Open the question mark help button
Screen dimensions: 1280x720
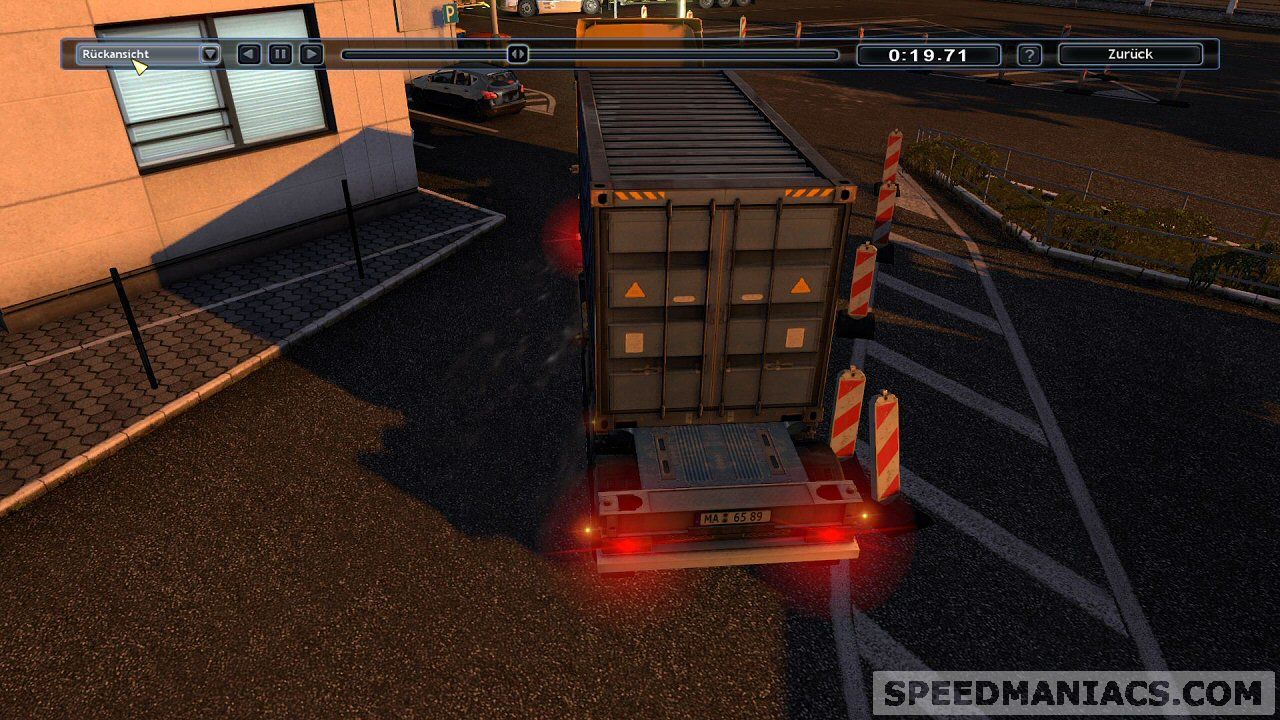[x=1029, y=55]
